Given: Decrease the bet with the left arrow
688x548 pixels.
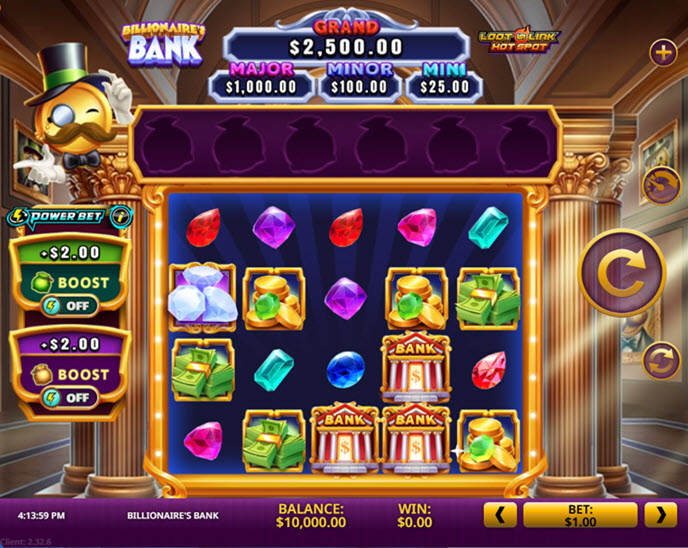Looking at the screenshot, I should click(500, 515).
